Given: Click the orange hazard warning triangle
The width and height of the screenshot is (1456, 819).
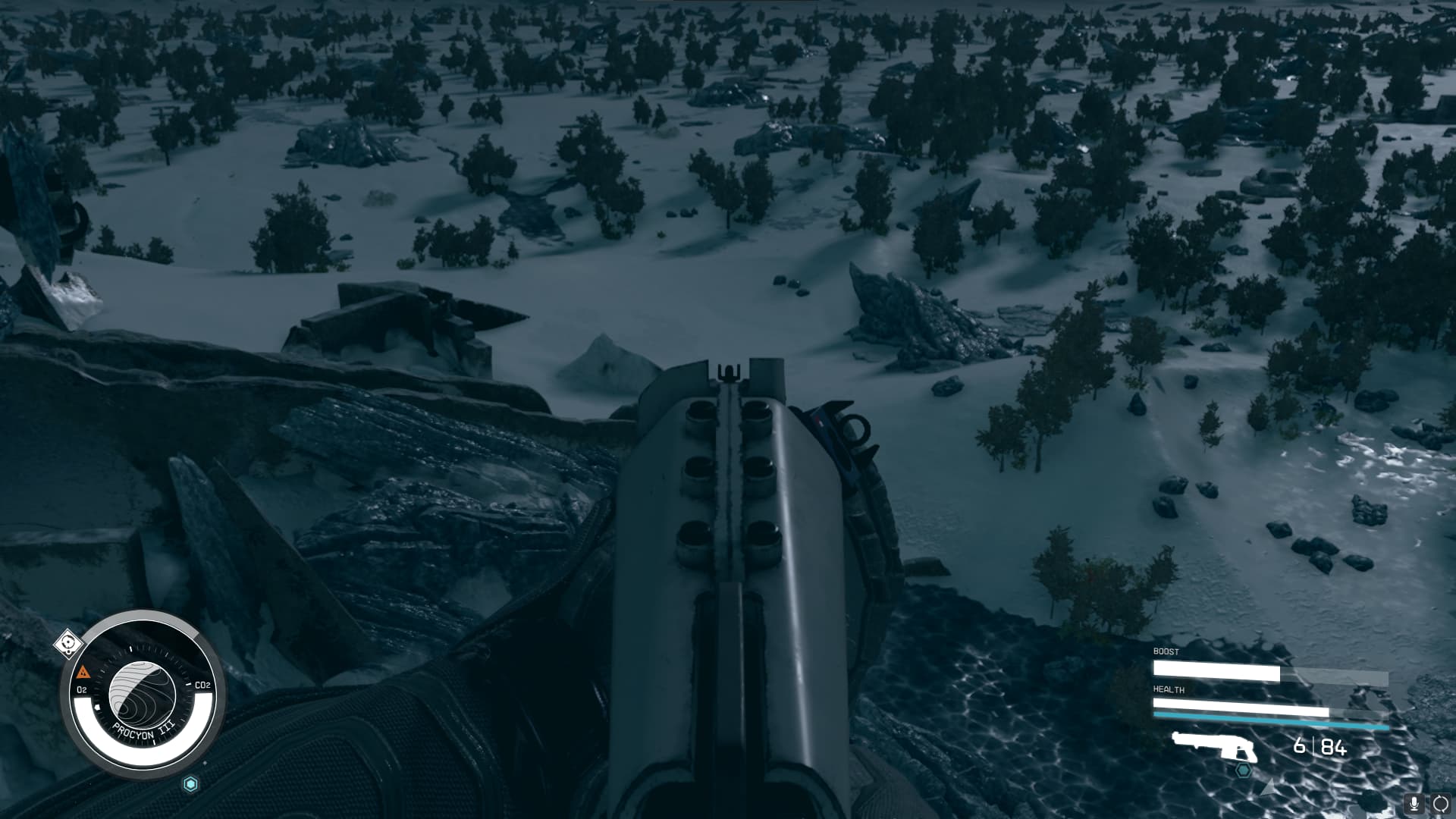Looking at the screenshot, I should coord(83,672).
